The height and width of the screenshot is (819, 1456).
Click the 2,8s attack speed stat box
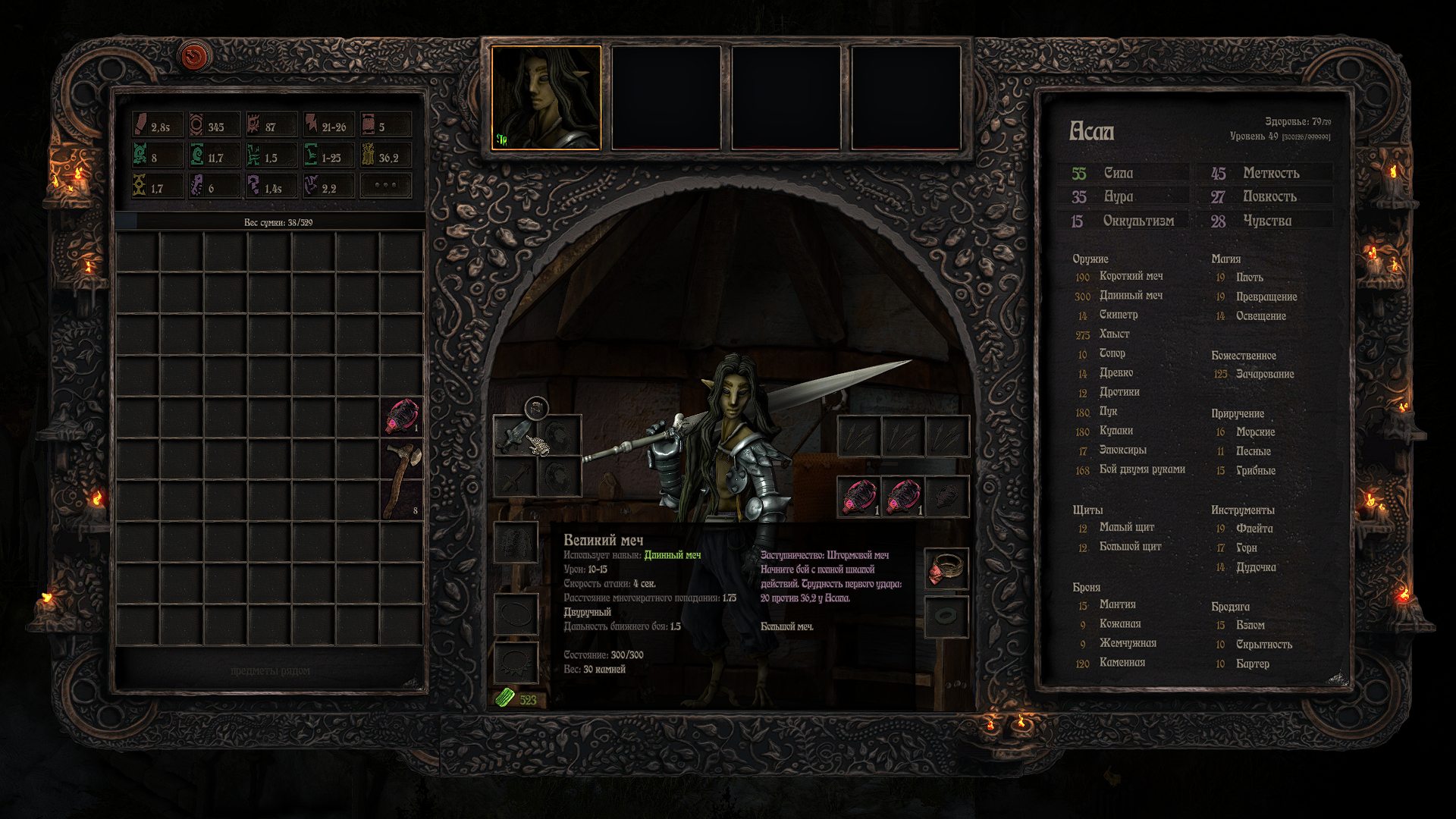(x=158, y=126)
